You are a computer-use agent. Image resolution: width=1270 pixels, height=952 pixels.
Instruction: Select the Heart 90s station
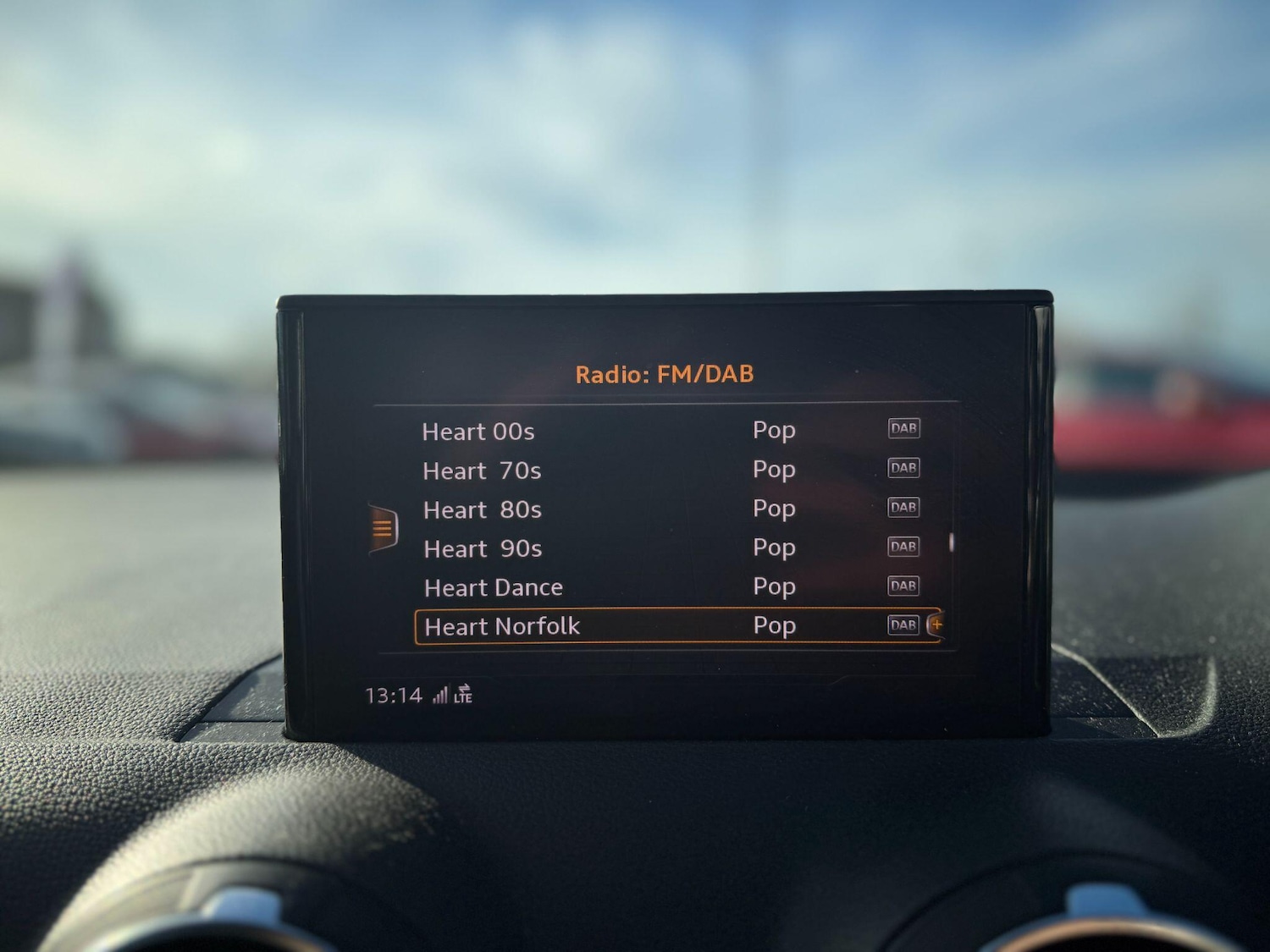pyautogui.click(x=482, y=548)
